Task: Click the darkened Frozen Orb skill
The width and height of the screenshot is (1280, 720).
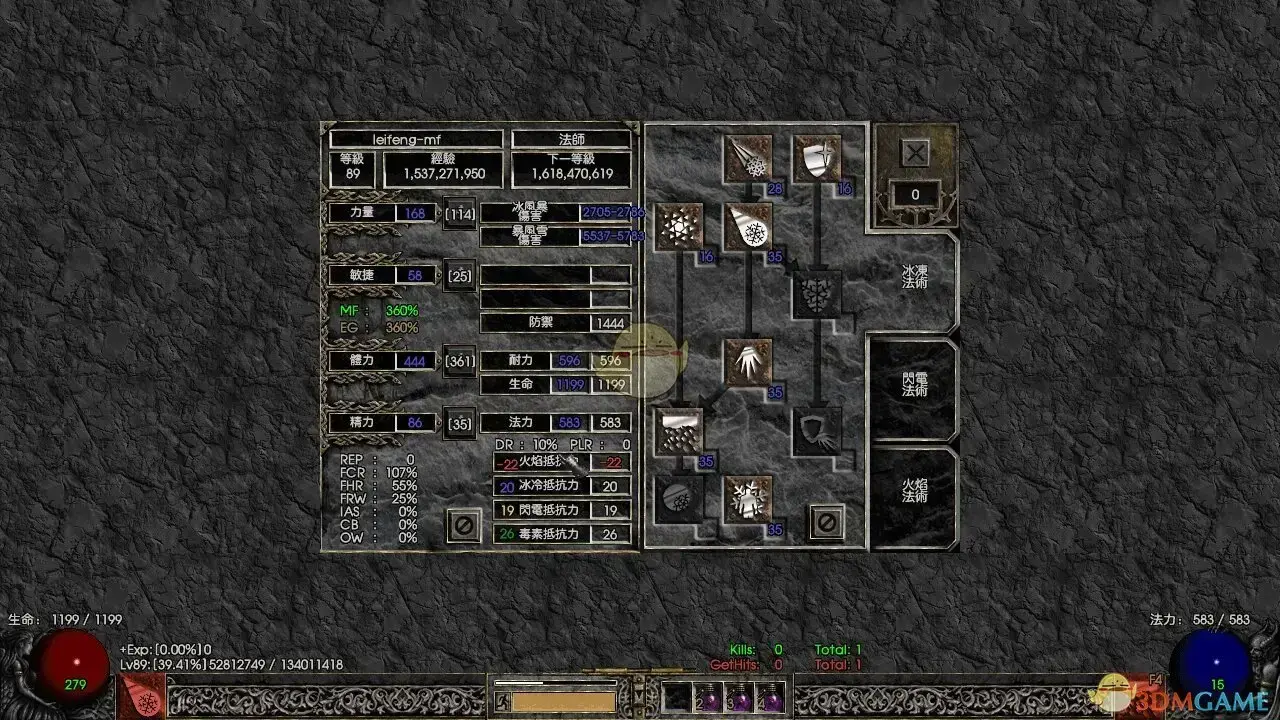Action: 679,498
